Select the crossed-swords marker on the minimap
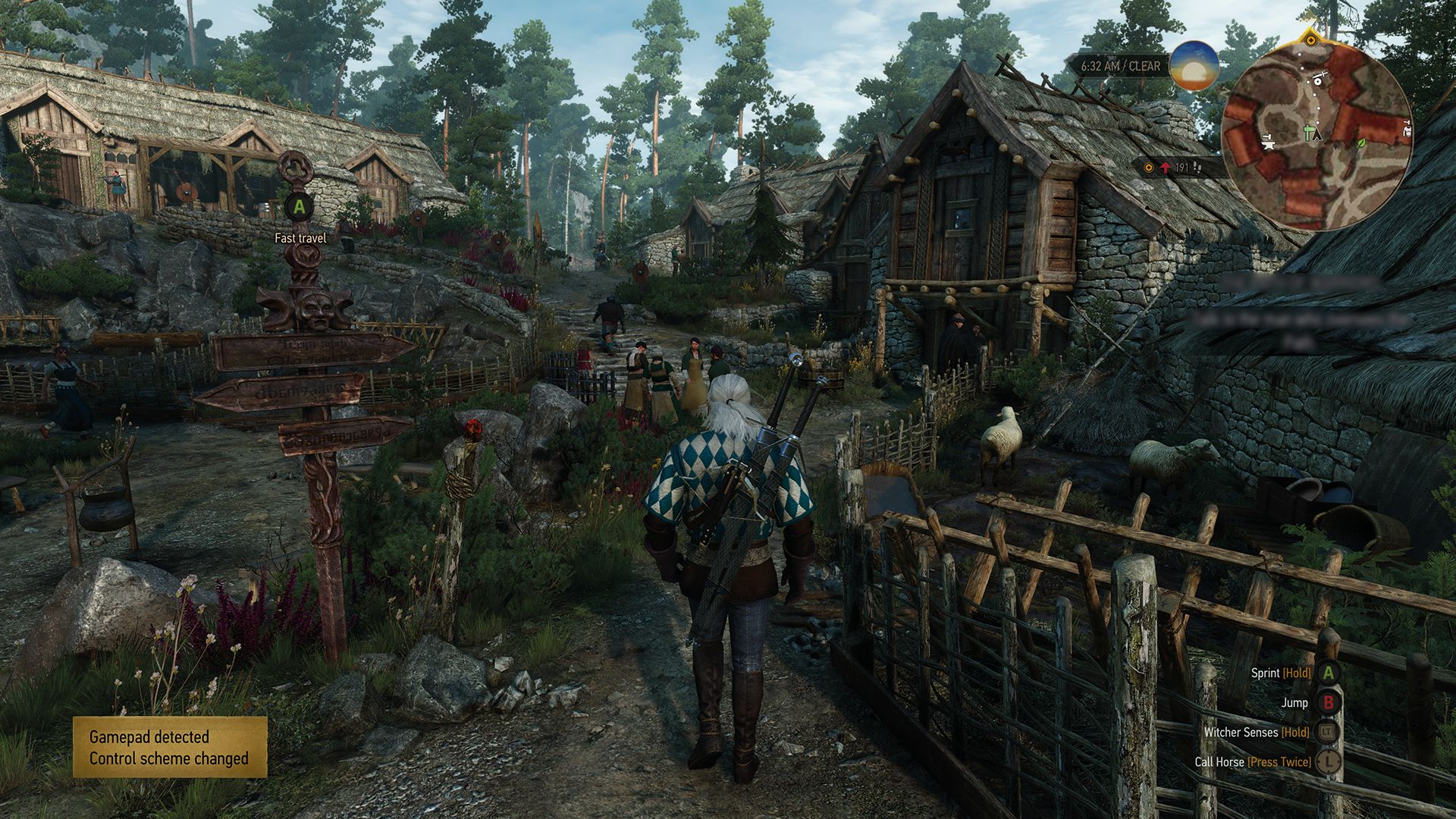This screenshot has height=819, width=1456. [x=1319, y=76]
